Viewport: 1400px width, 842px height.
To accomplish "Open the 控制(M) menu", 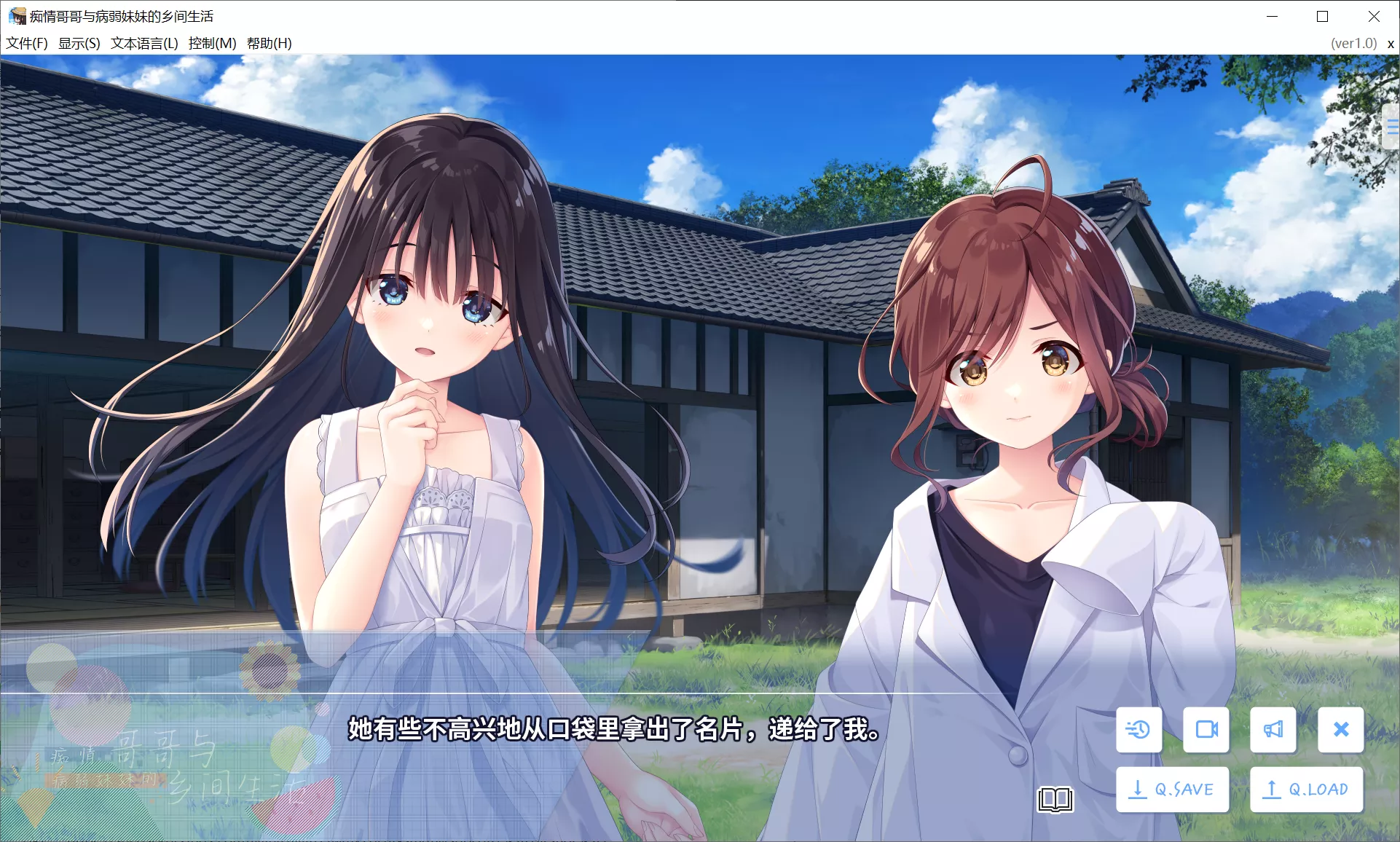I will tap(212, 43).
